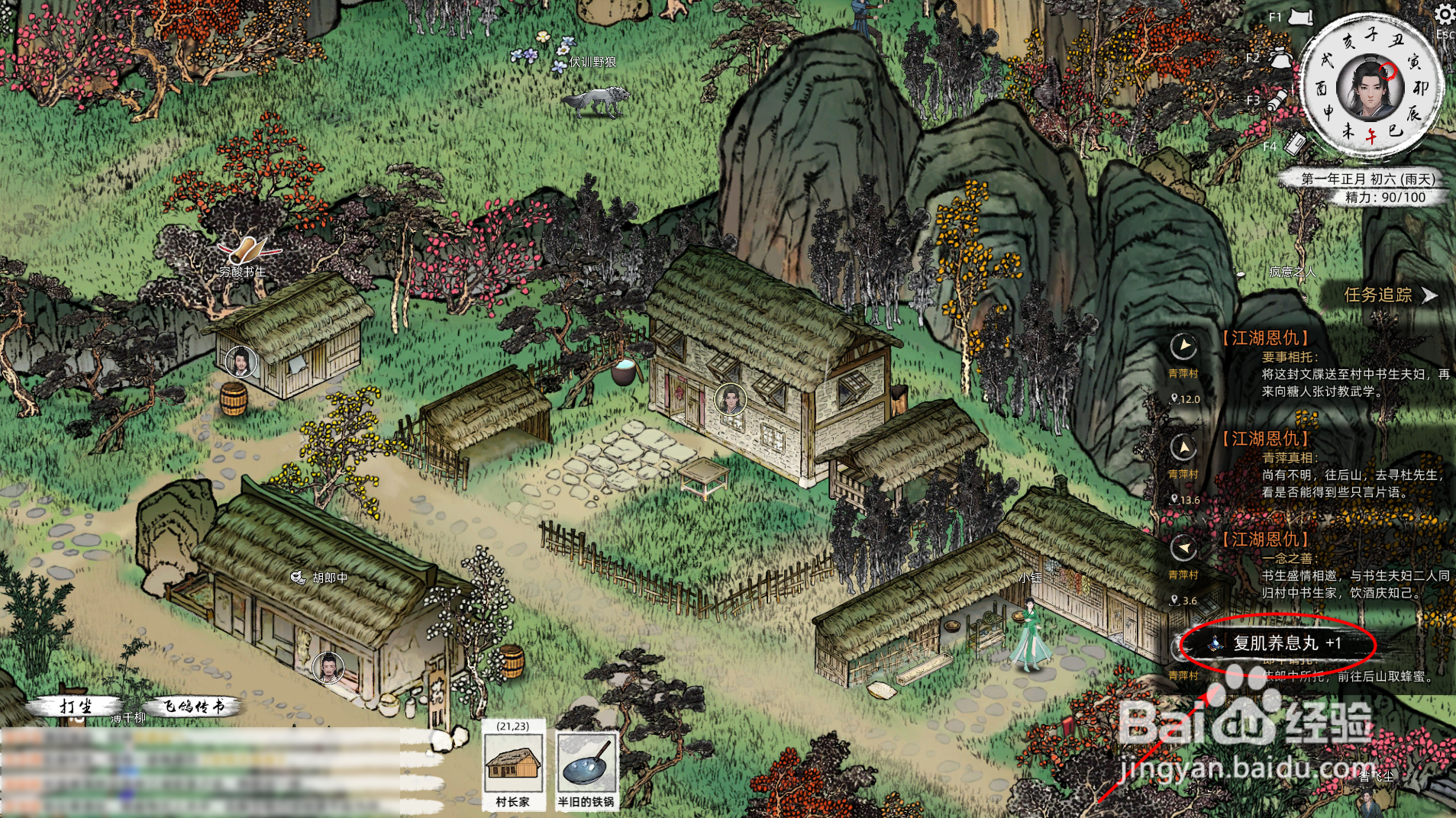Start meditating with the 打坐 button
Screen dimensions: 1456x818
(x=76, y=707)
